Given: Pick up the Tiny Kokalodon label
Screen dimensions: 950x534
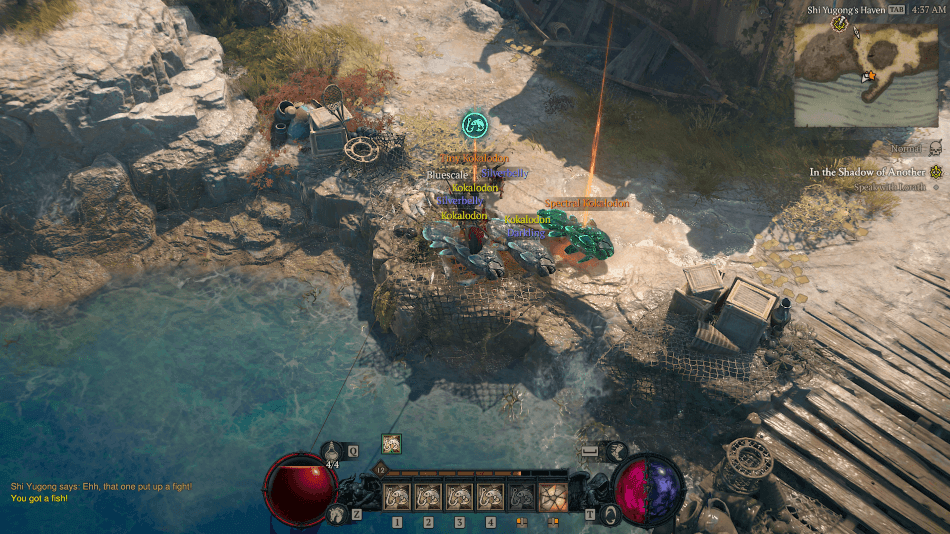Looking at the screenshot, I should [x=476, y=159].
